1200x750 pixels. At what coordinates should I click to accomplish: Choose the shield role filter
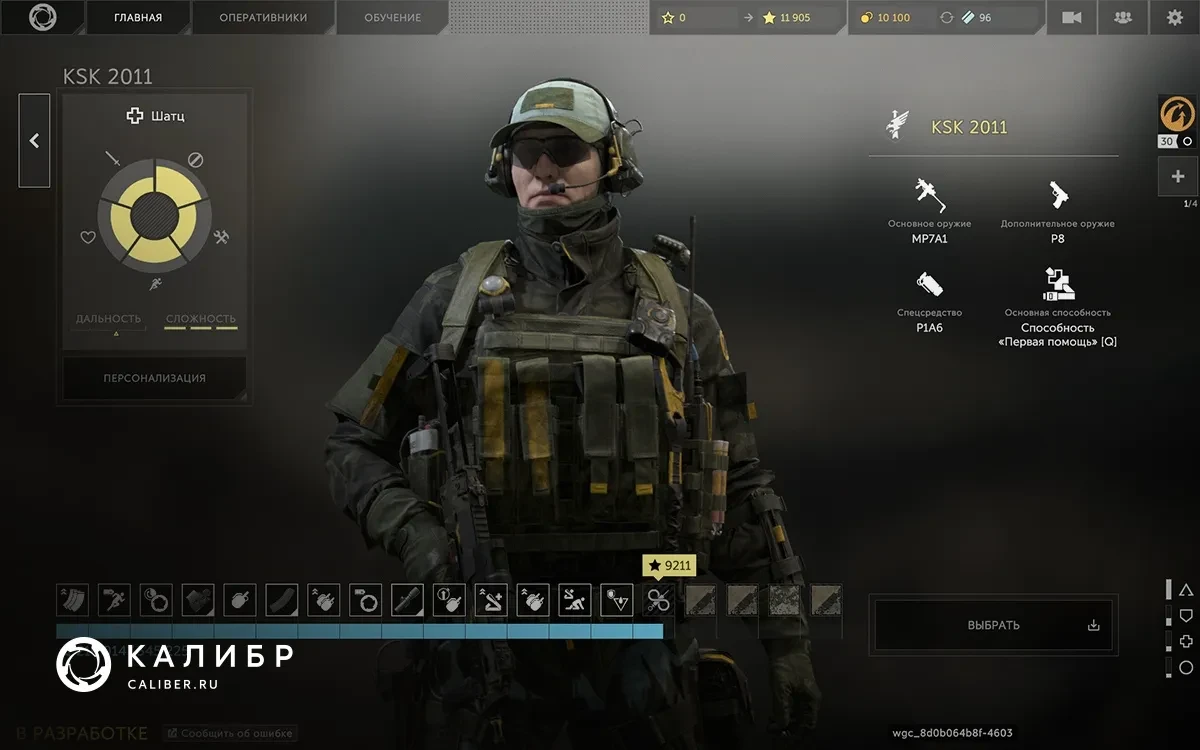coord(1186,615)
